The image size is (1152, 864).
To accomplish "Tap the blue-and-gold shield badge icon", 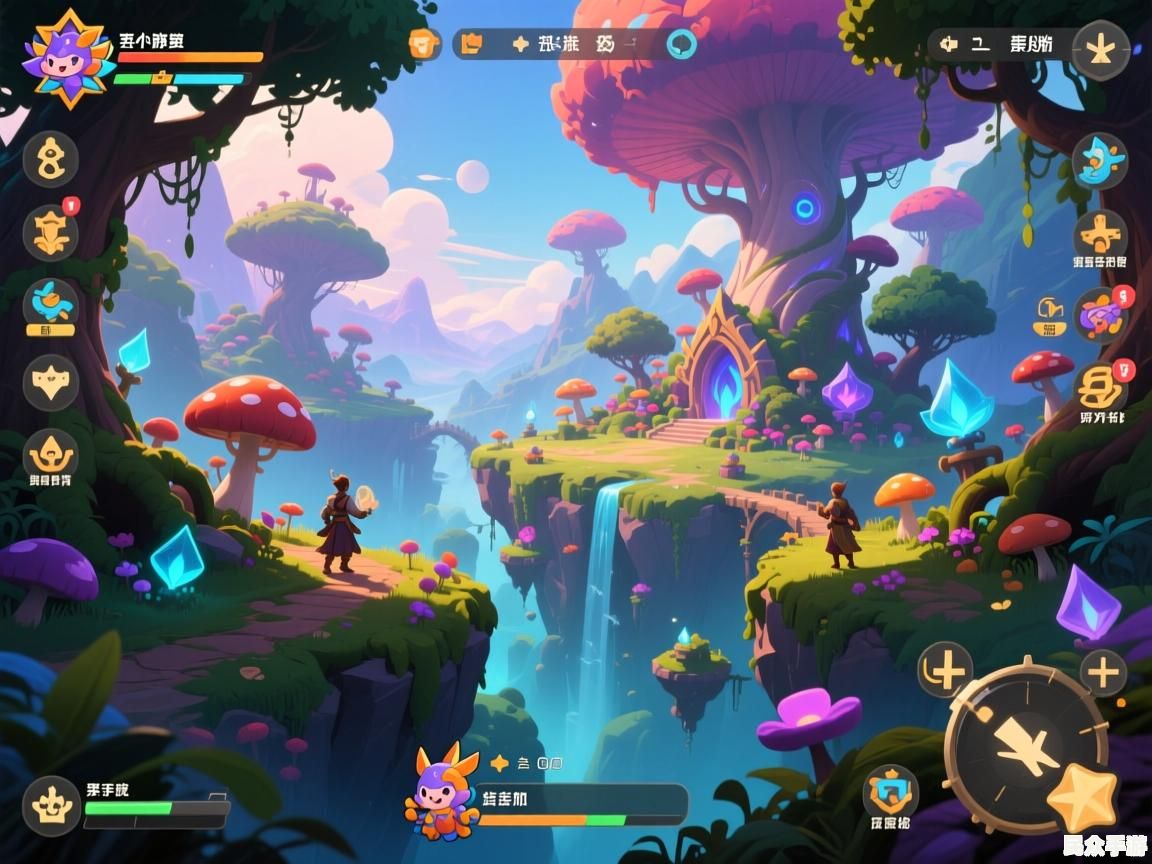I will pyautogui.click(x=890, y=793).
